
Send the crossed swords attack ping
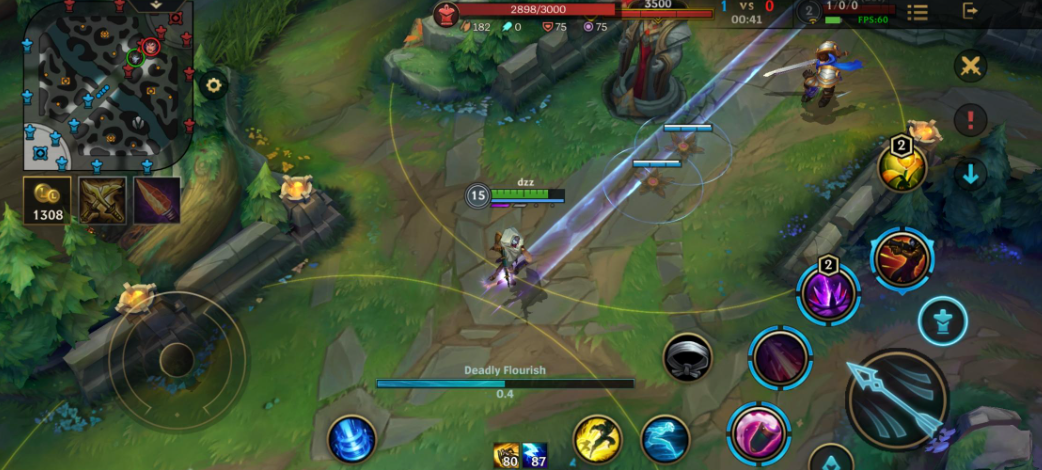pos(970,67)
